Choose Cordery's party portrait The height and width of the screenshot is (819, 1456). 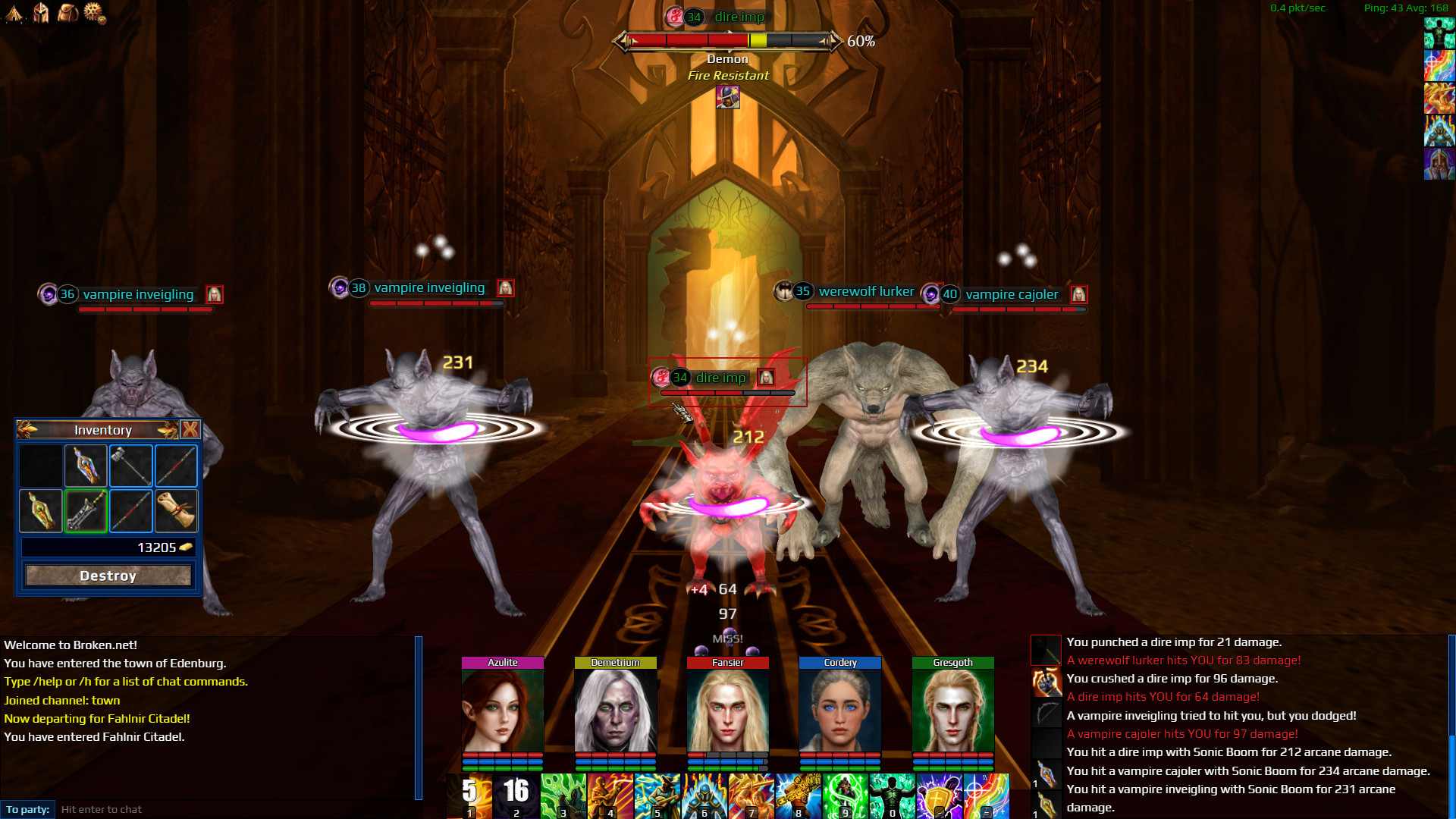[840, 710]
